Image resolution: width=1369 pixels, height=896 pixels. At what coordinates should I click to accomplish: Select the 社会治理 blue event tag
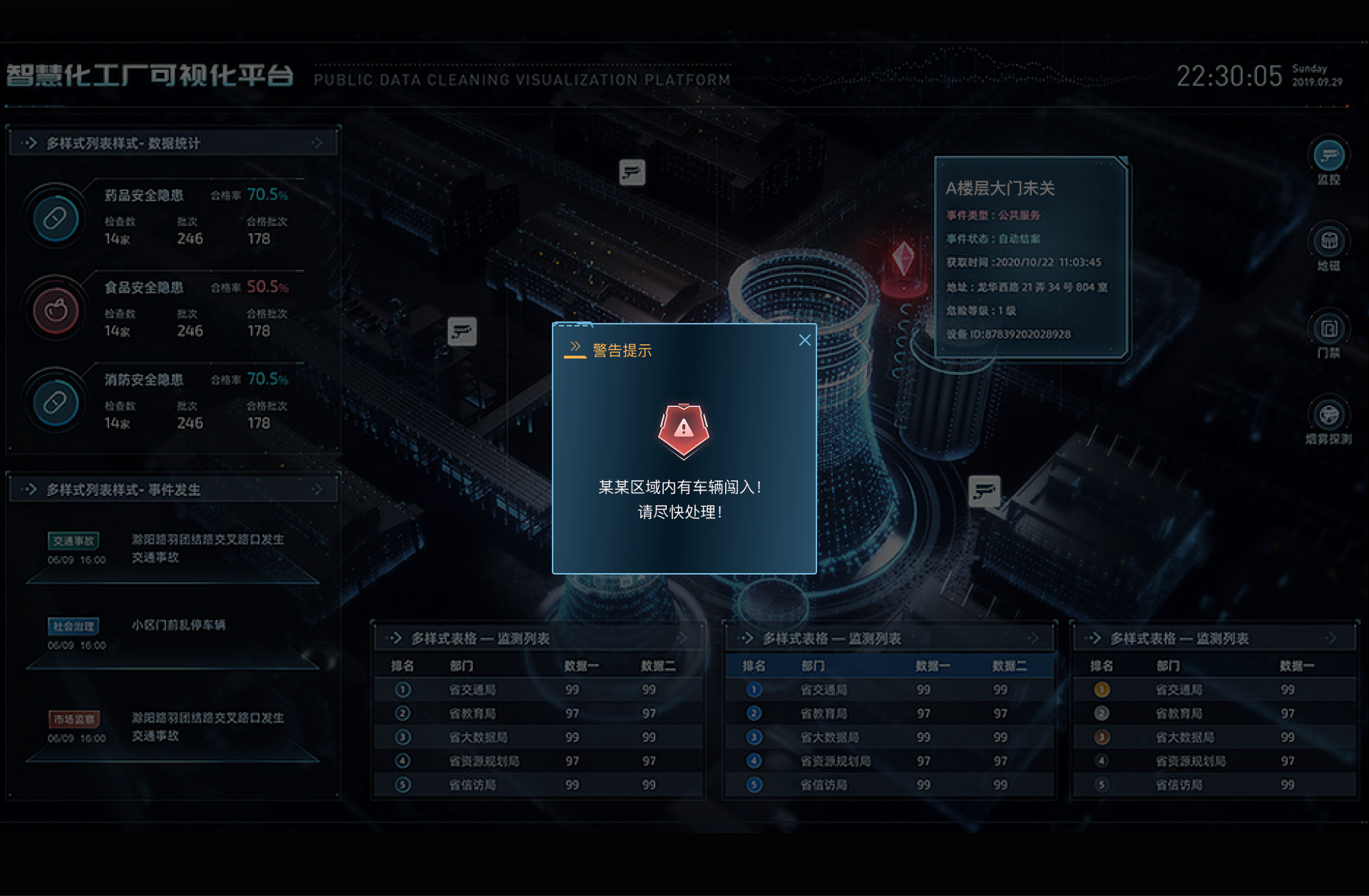(74, 627)
